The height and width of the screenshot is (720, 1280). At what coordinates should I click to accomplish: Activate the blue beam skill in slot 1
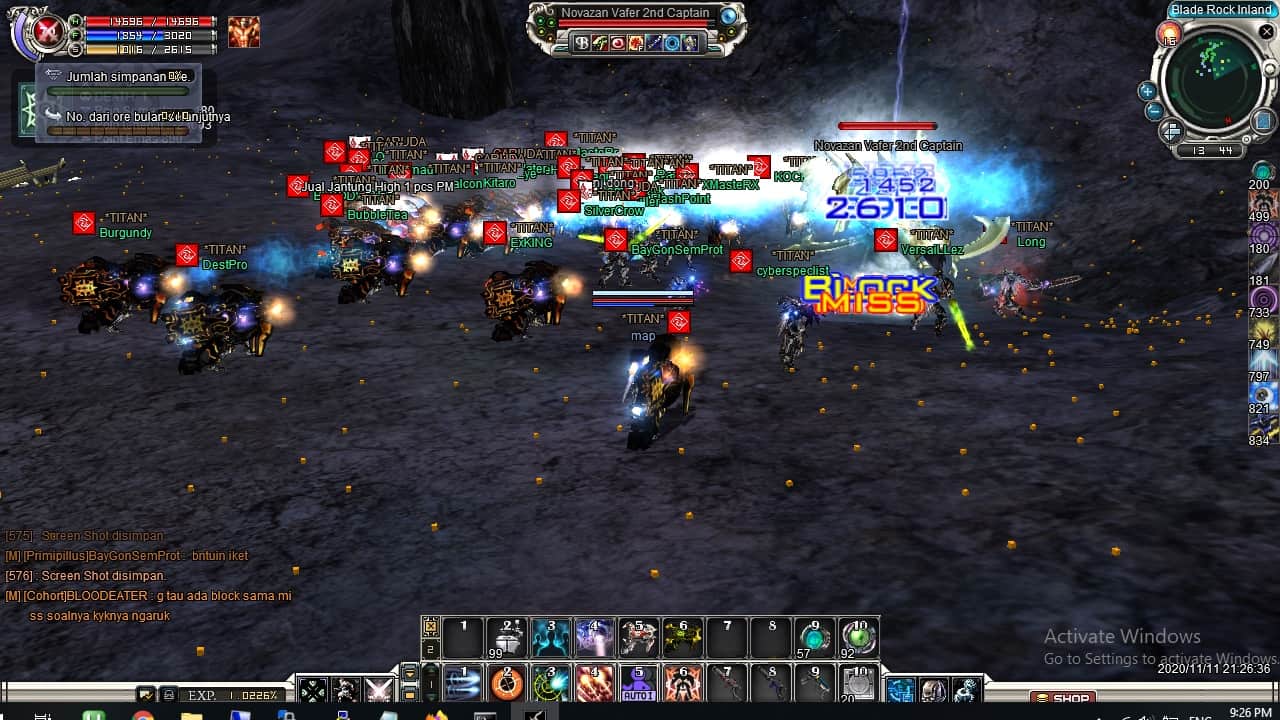(463, 684)
